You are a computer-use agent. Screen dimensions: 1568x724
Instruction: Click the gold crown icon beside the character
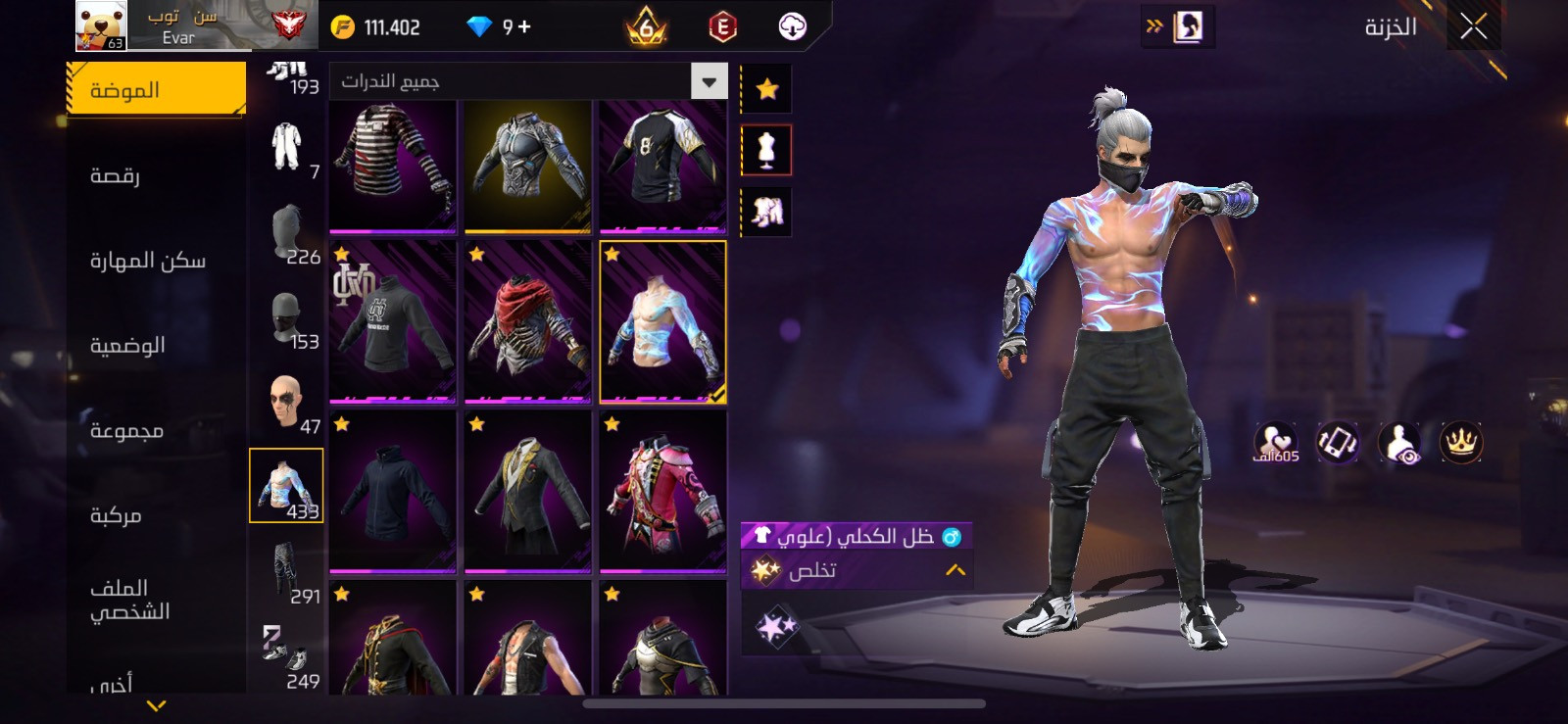point(1460,443)
